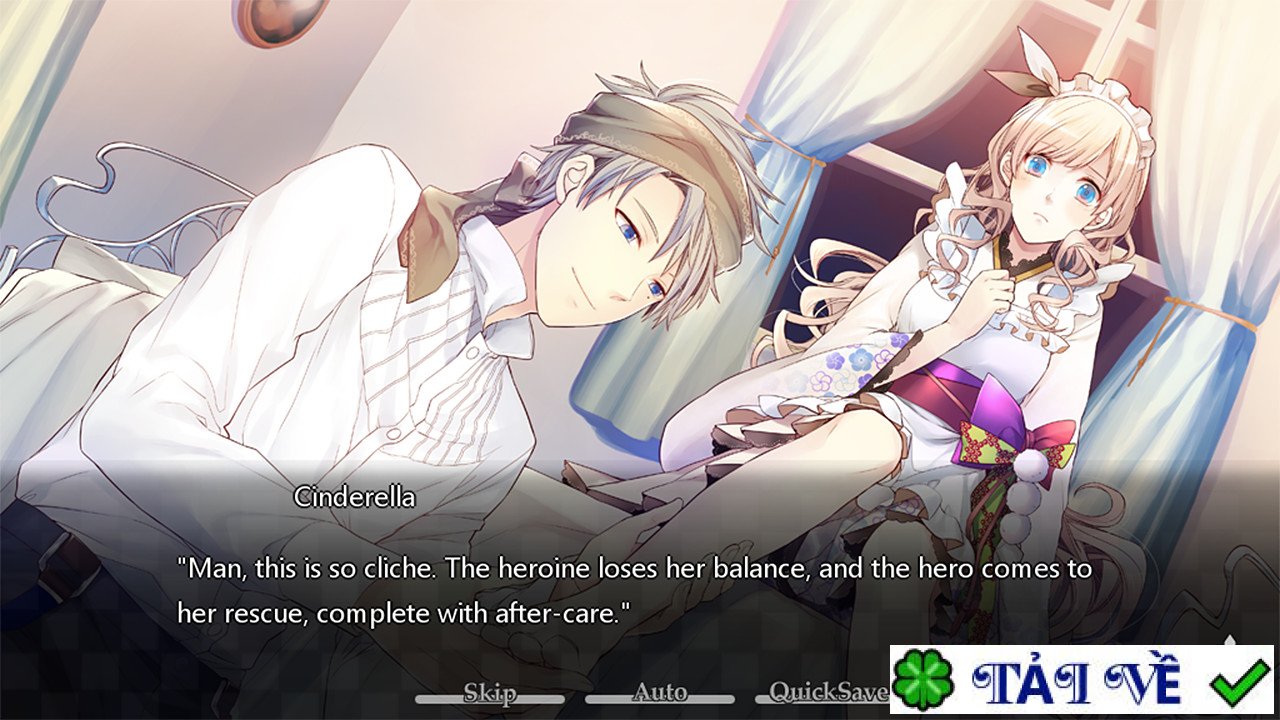
Task: Click the TẢI VỀ download banner
Action: [x=1081, y=680]
